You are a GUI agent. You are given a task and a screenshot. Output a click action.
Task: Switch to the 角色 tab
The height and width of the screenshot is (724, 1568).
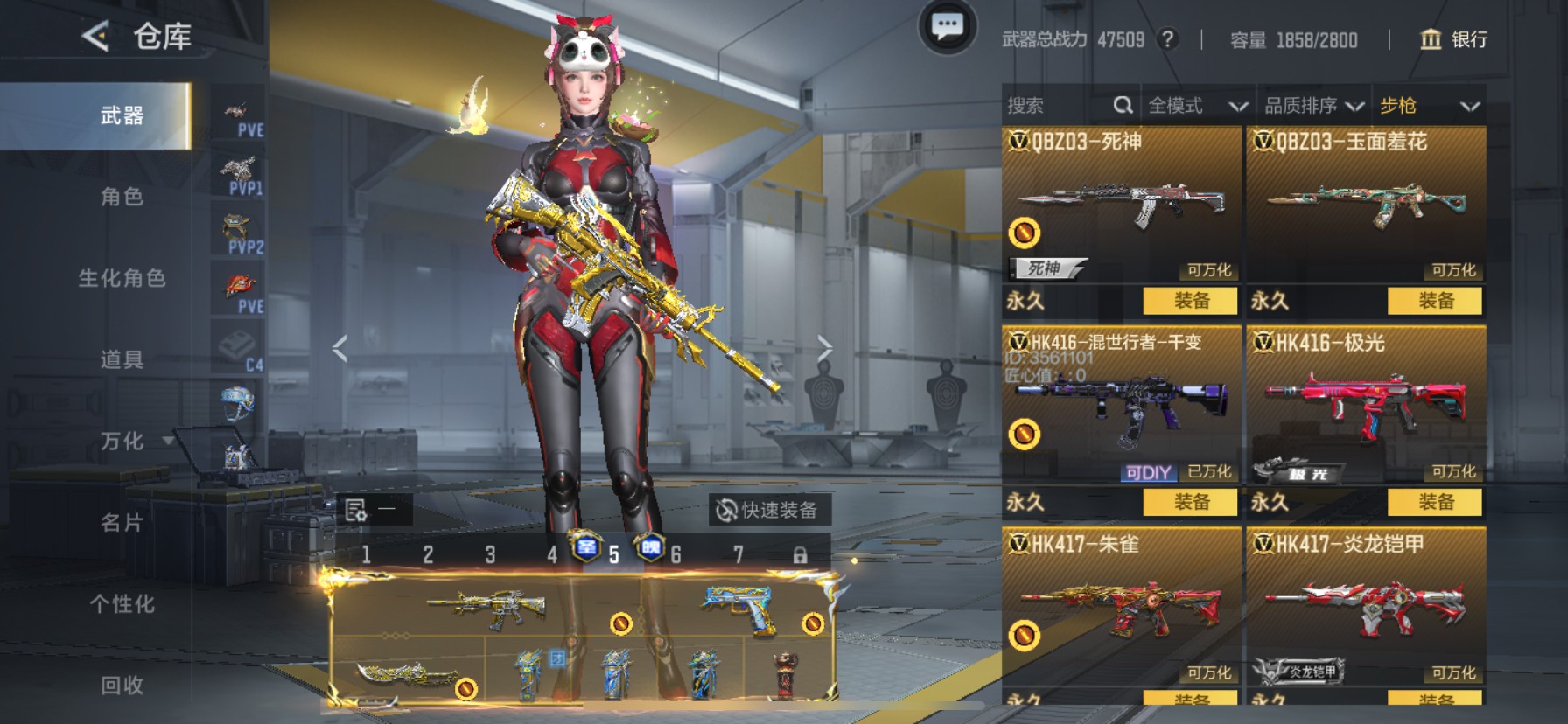point(122,197)
